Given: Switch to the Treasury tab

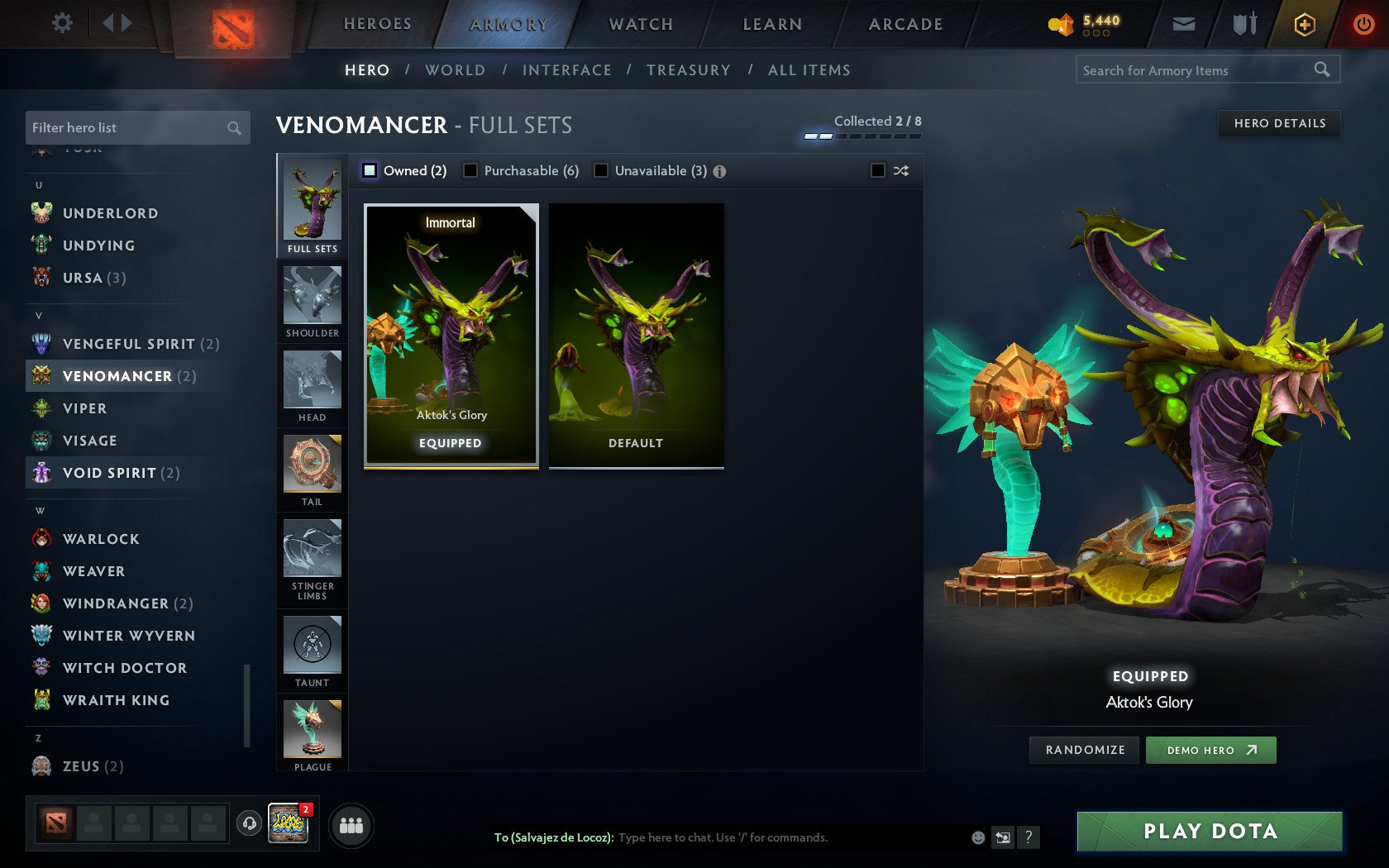Looking at the screenshot, I should tap(689, 70).
